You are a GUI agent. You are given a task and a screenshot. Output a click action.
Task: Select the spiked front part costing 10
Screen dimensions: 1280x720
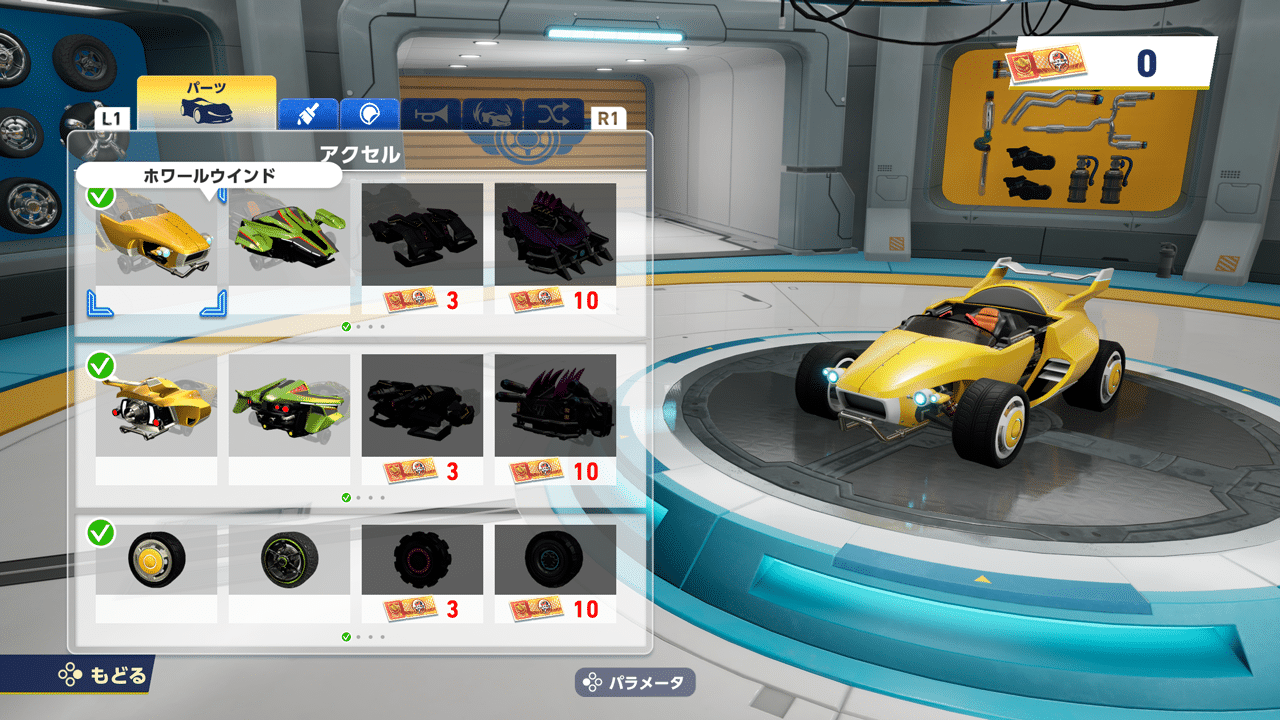[x=555, y=247]
